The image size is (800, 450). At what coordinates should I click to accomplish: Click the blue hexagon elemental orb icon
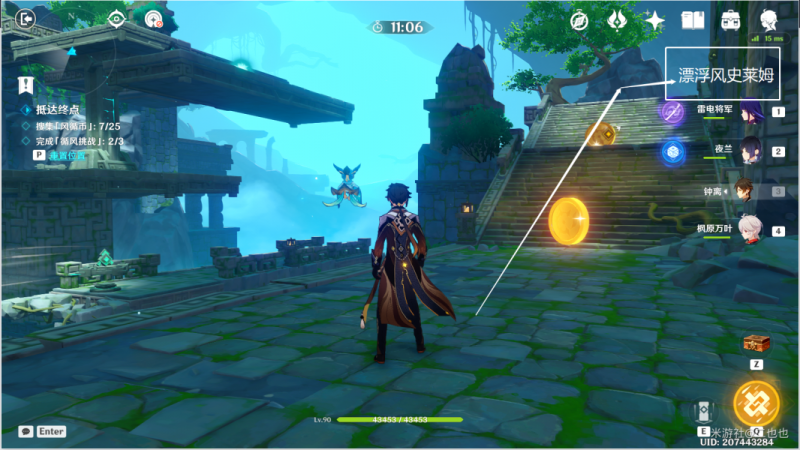(x=671, y=151)
